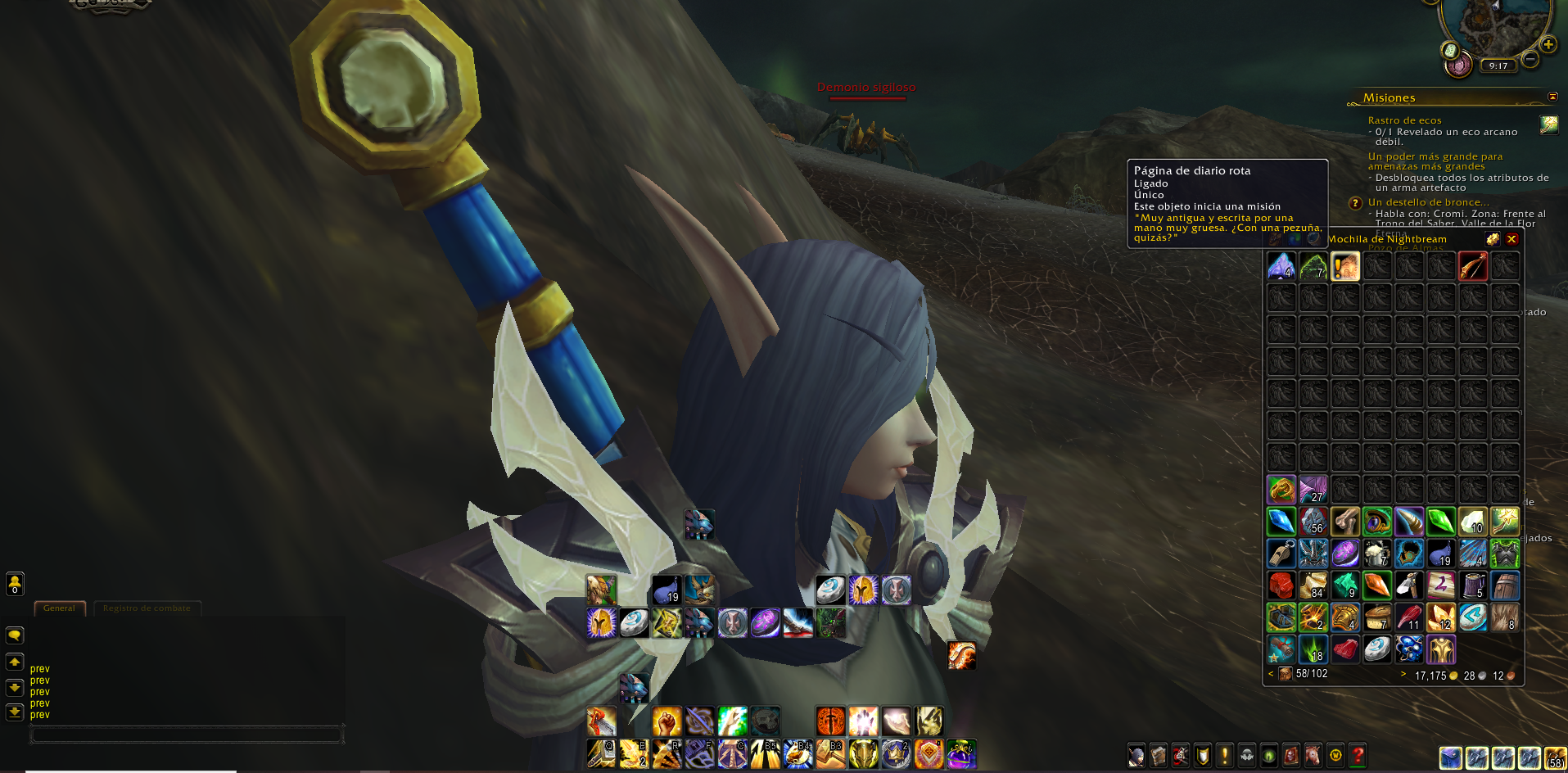This screenshot has height=773, width=1568.
Task: Select the Página de diario rota item
Action: tap(1345, 266)
